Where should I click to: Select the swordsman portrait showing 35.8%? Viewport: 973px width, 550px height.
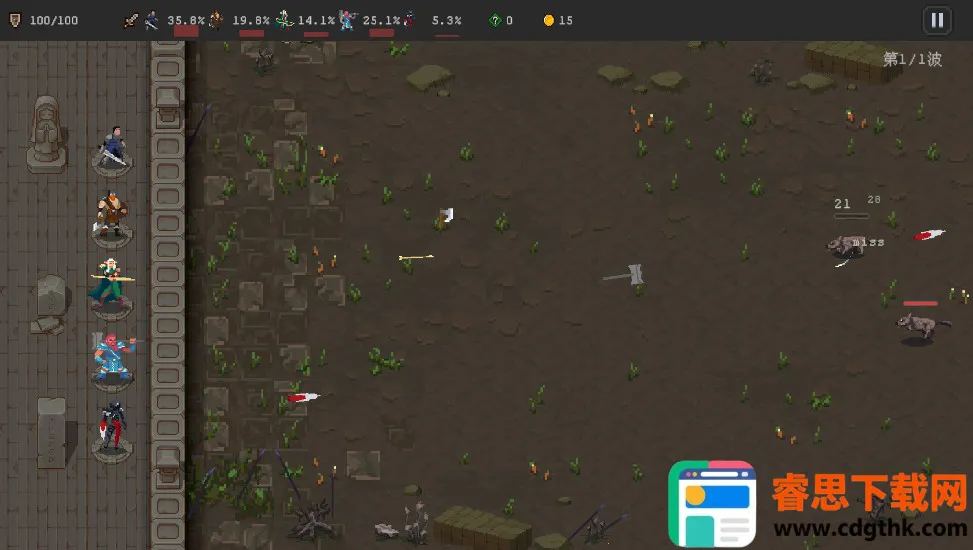click(151, 19)
